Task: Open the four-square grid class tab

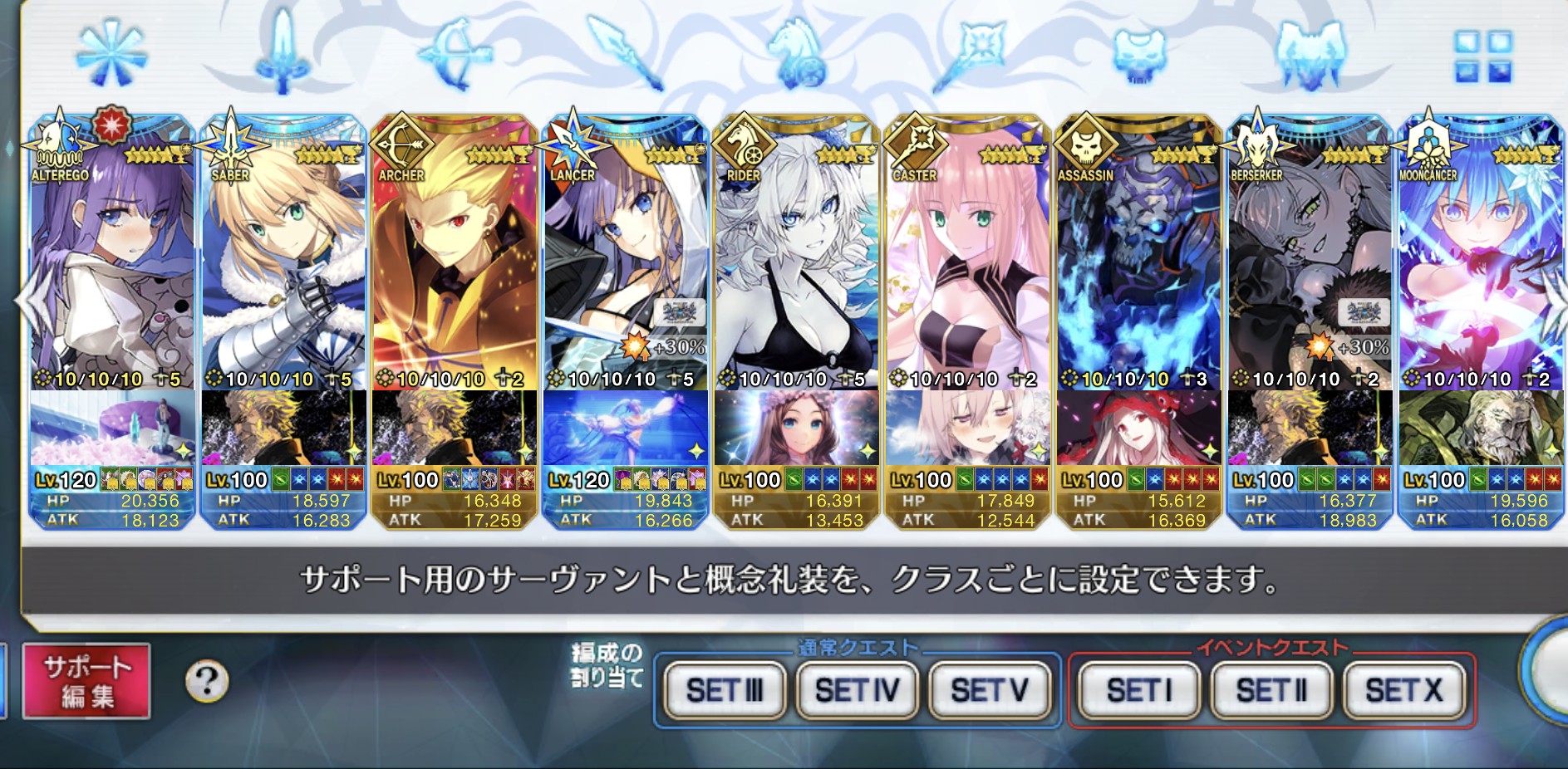Action: click(x=1482, y=56)
